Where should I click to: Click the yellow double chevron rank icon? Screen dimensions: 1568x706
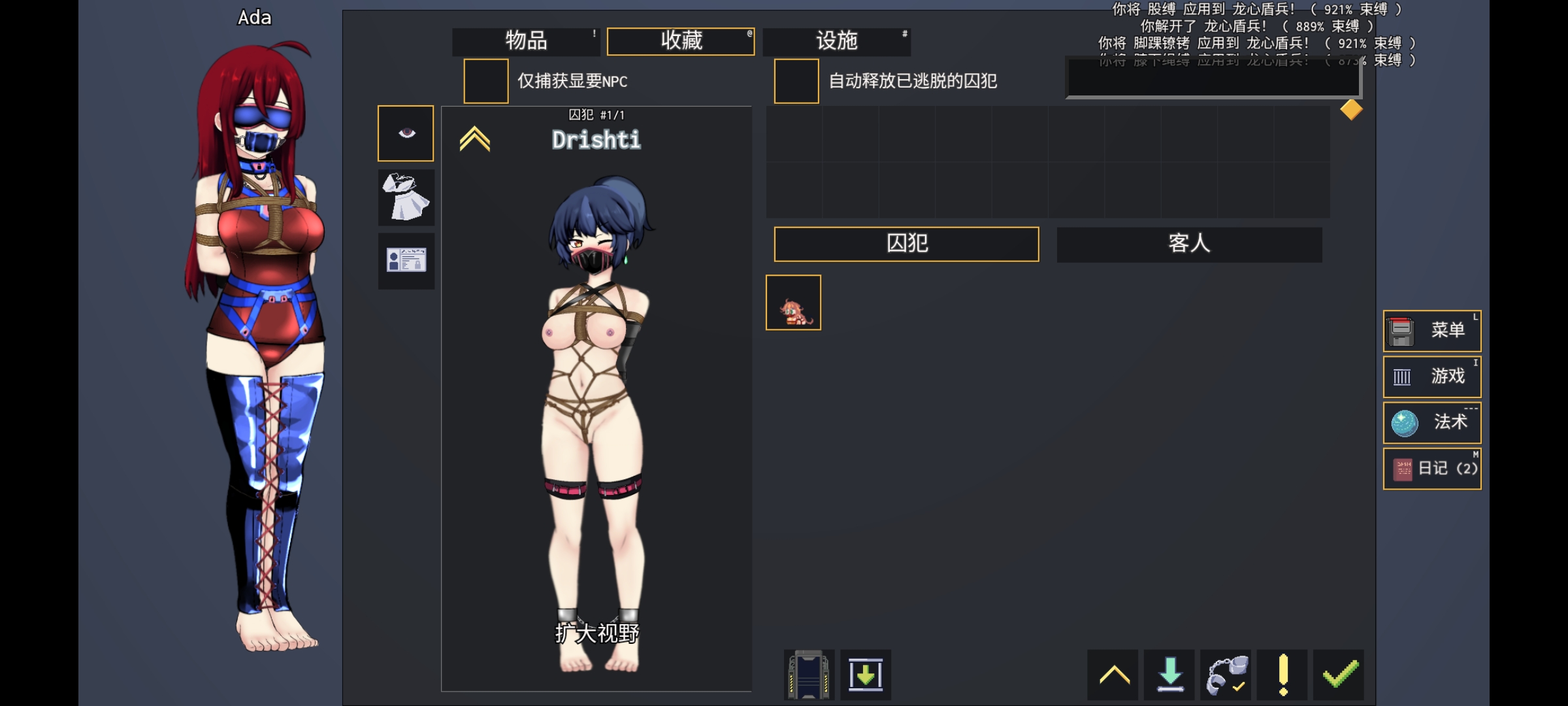474,139
